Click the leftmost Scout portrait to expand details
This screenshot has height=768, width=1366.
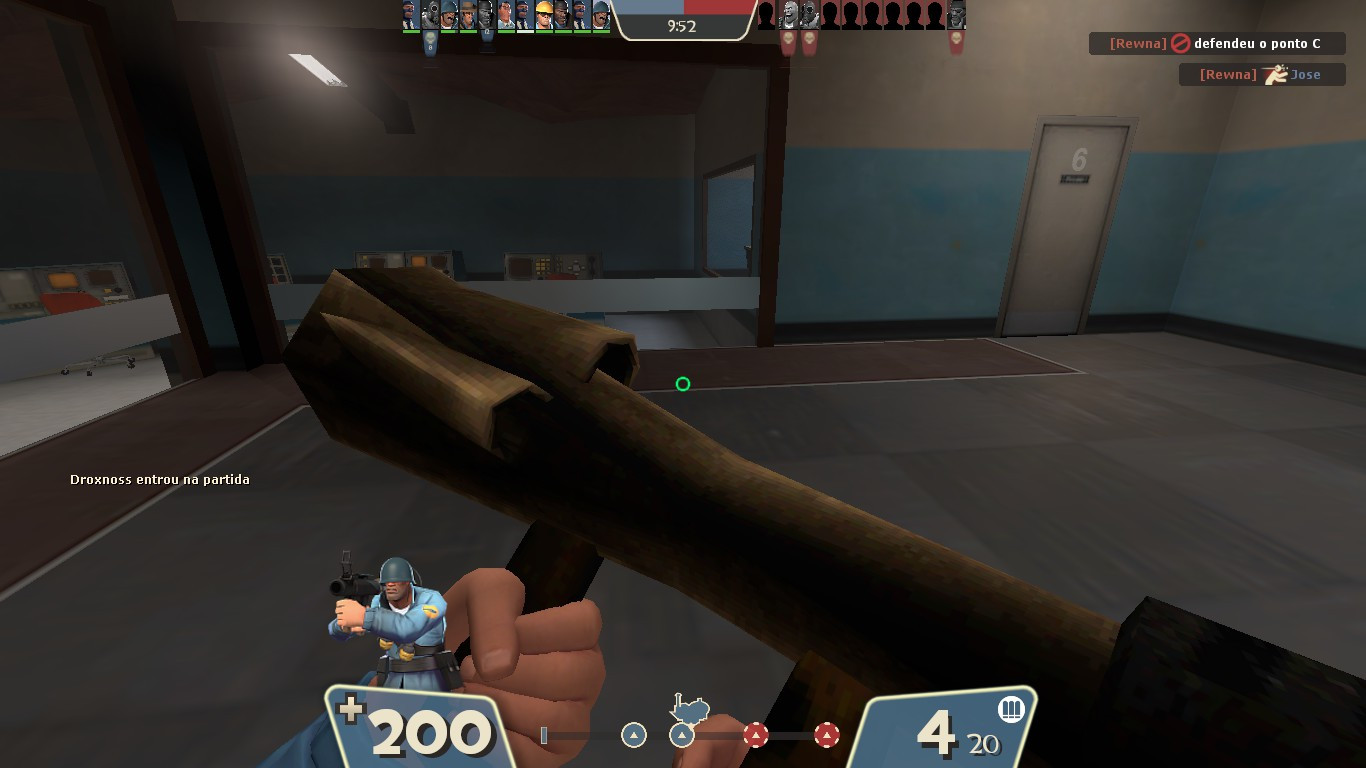coord(410,16)
